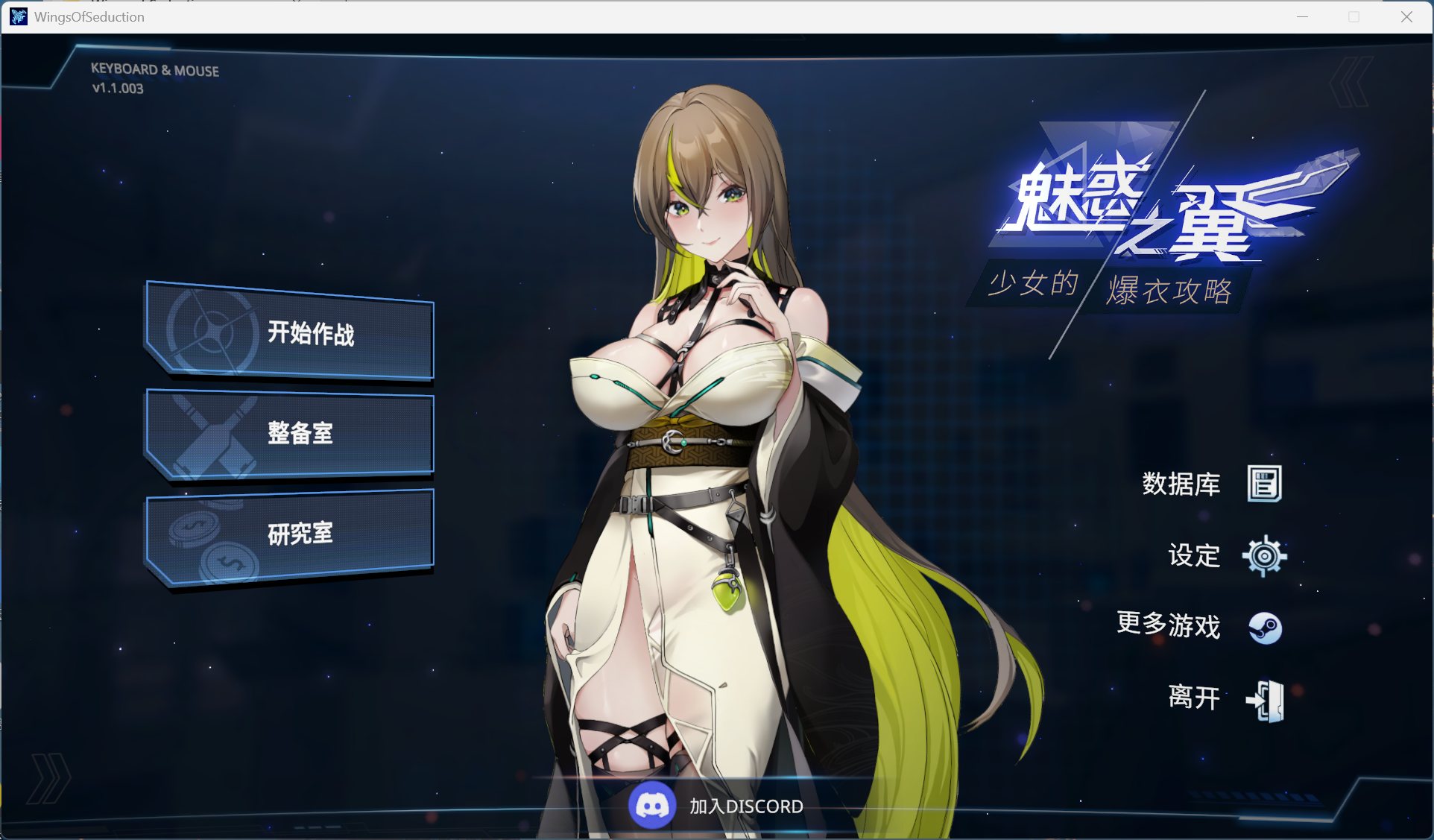Click the exit door icon beside 离开
Viewport: 1434px width, 840px height.
point(1265,699)
